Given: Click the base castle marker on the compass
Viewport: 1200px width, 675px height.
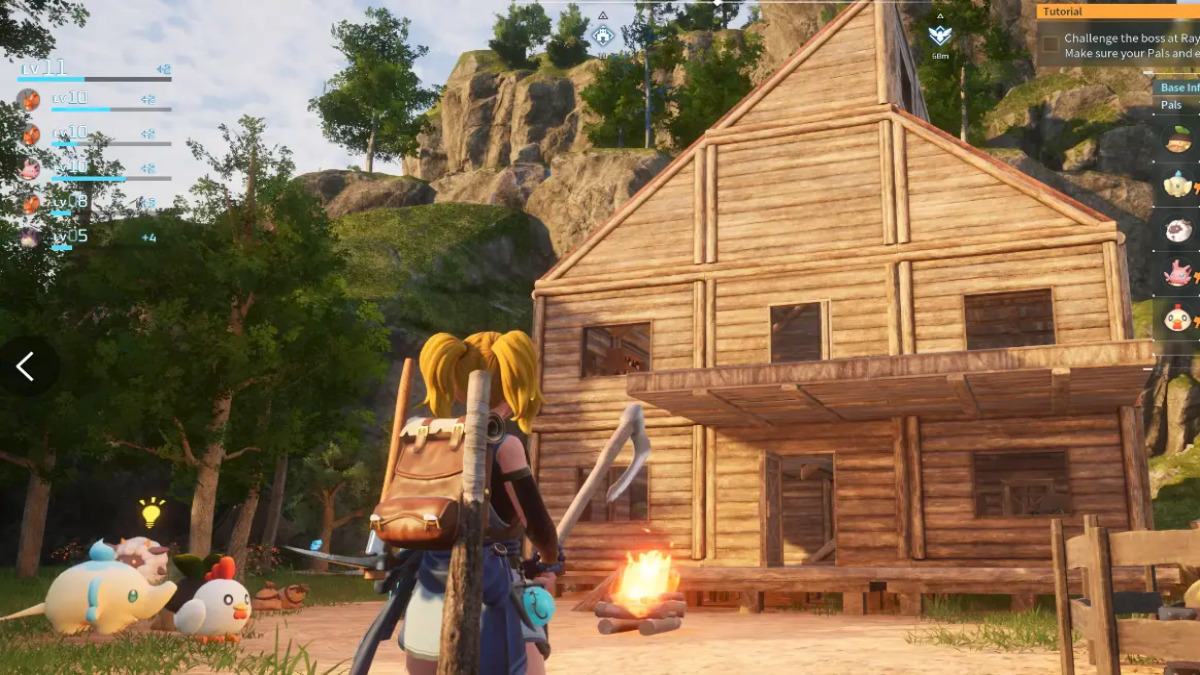Looking at the screenshot, I should point(602,36).
